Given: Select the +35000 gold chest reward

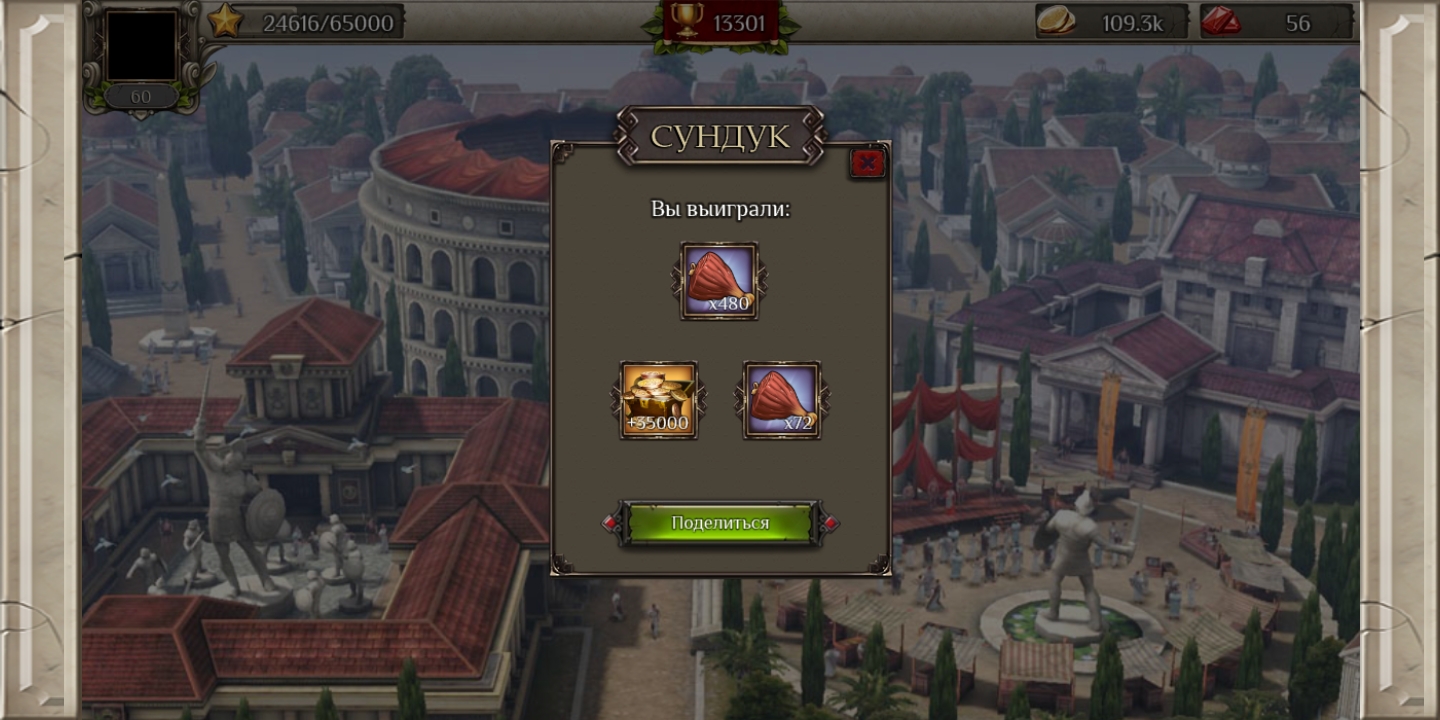Looking at the screenshot, I should (659, 400).
